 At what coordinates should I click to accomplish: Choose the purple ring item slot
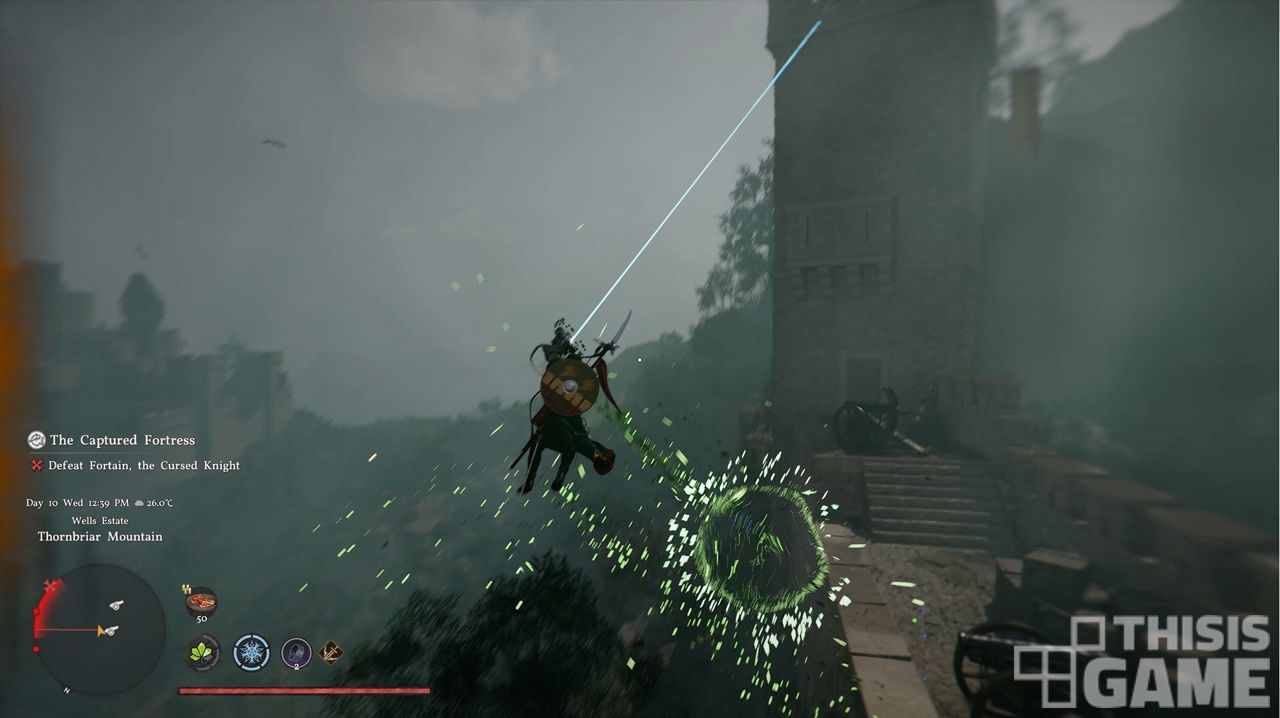pyautogui.click(x=296, y=653)
